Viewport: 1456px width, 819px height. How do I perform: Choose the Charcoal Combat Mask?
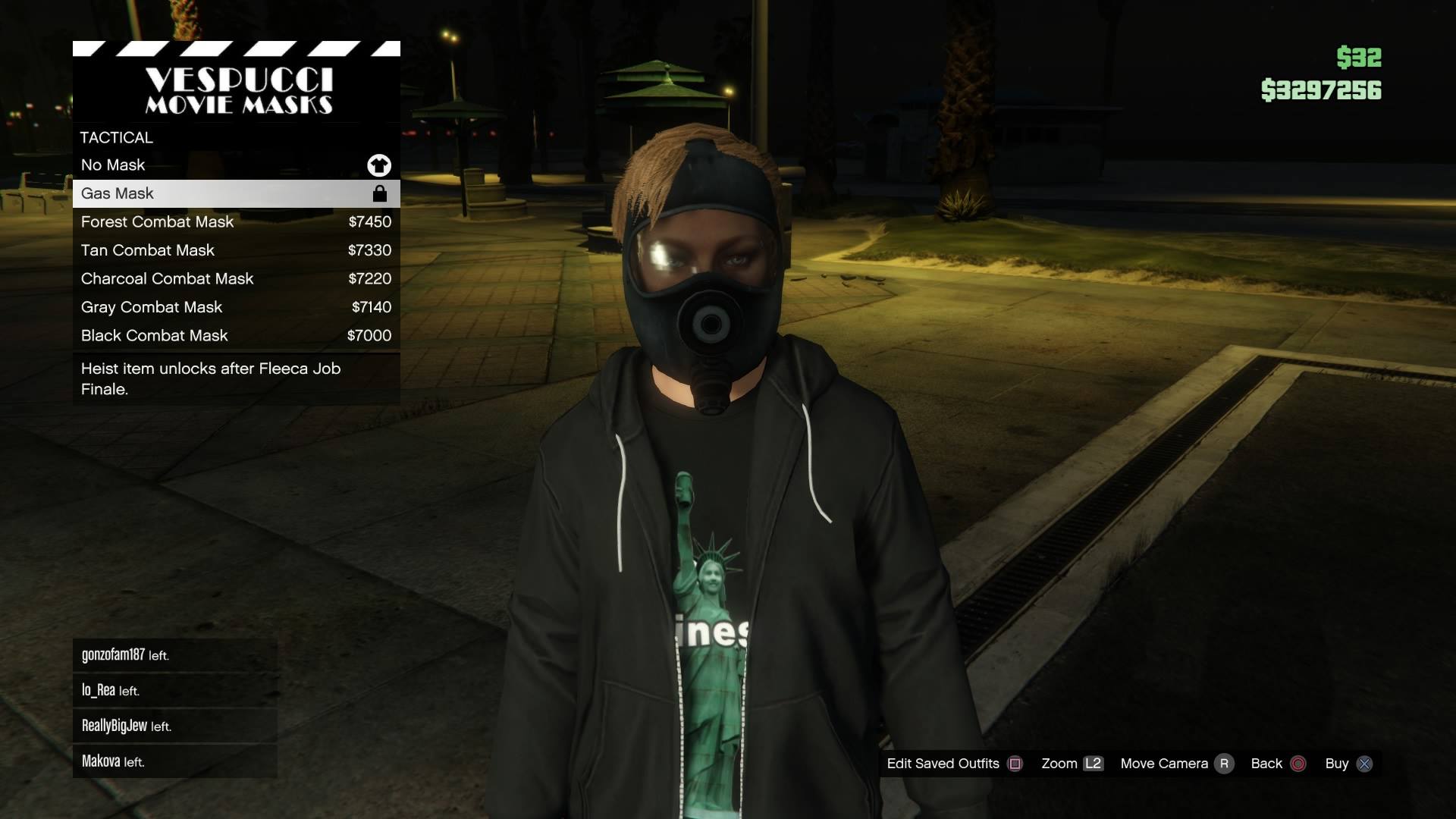coord(236,279)
